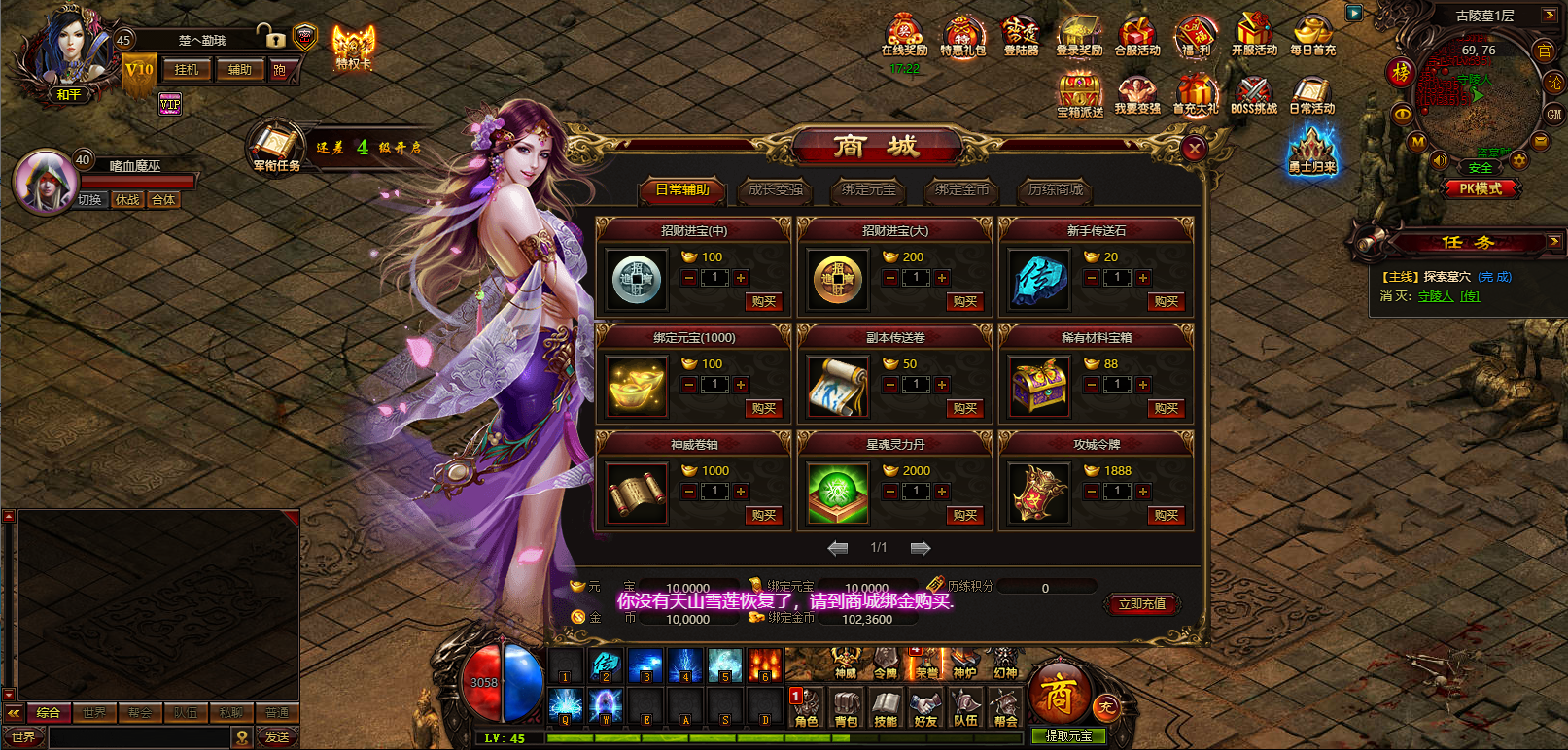Purchase the 稀有材料宝箱 chest
Screen dimensions: 1568x750
1166,409
